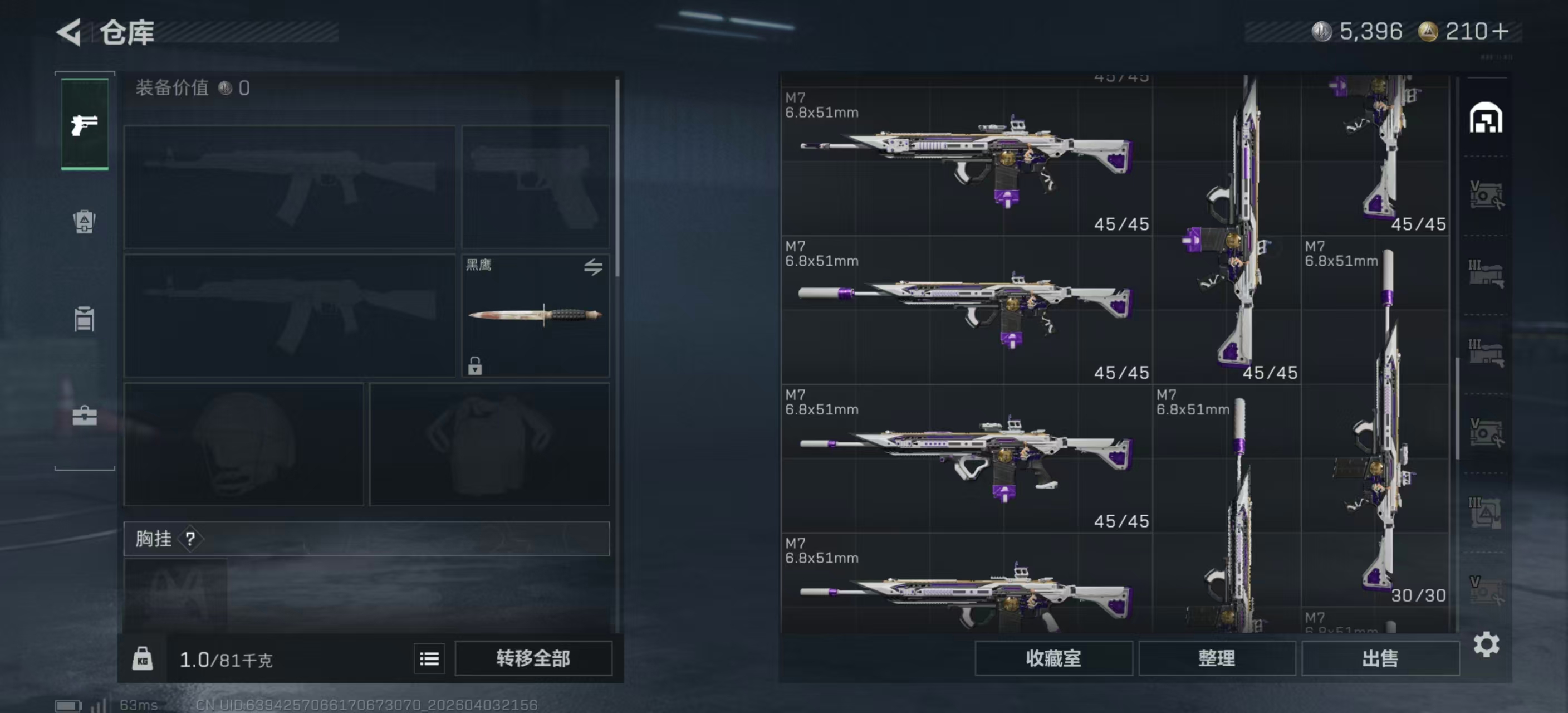Add gold currency via the 210+ counter
1568x713 pixels.
(x=1476, y=32)
